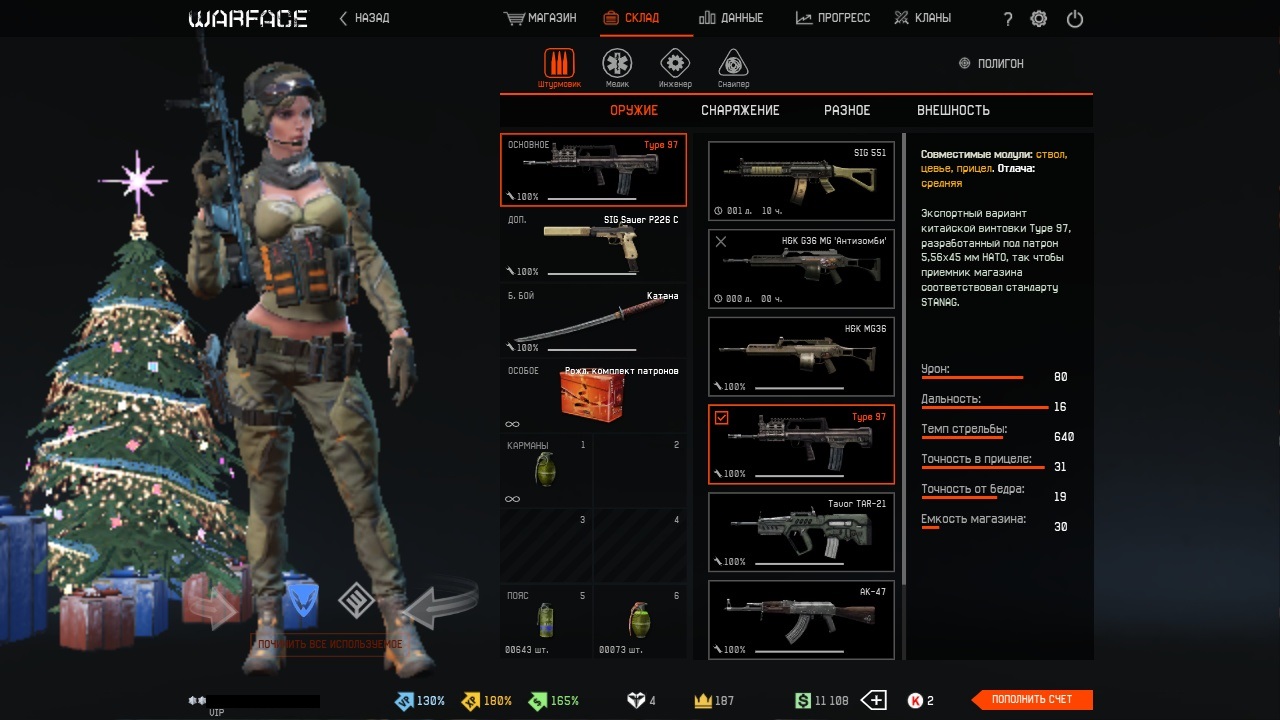Click the power quit icon
The image size is (1280, 720).
(x=1075, y=19)
